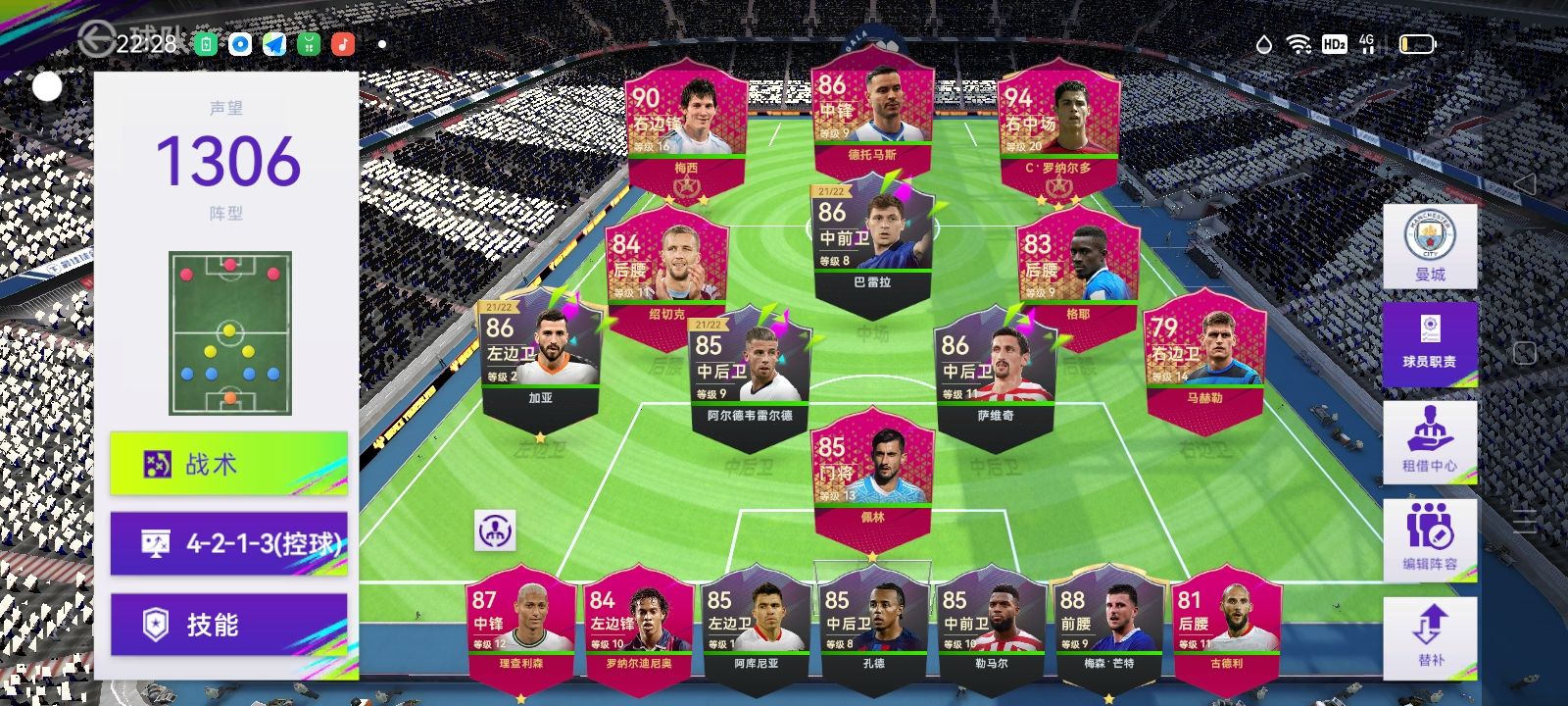The image size is (1568, 706).
Task: Open the 战术 tactics menu
Action: 228,464
